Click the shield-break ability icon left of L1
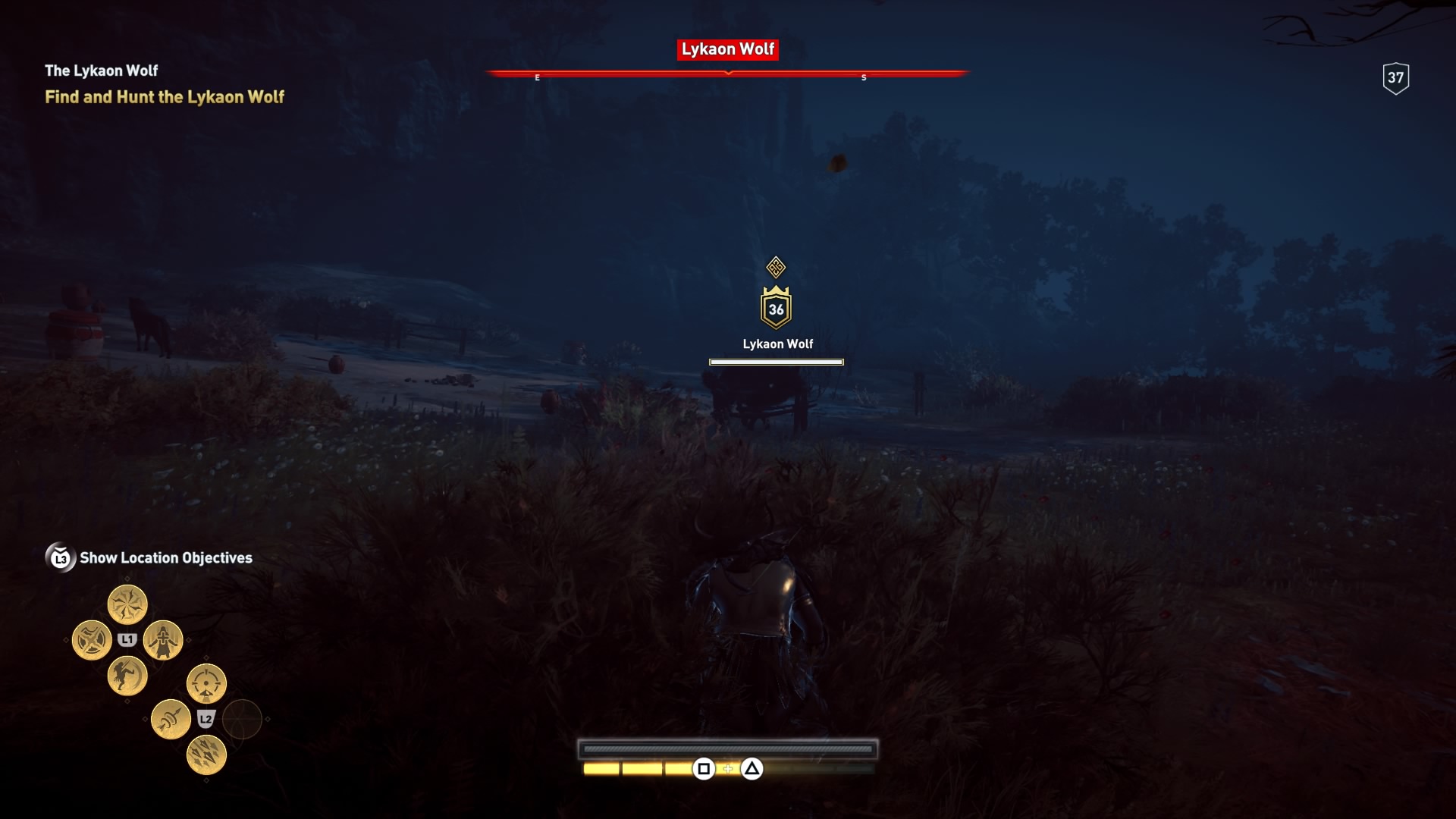The image size is (1456, 819). (92, 640)
